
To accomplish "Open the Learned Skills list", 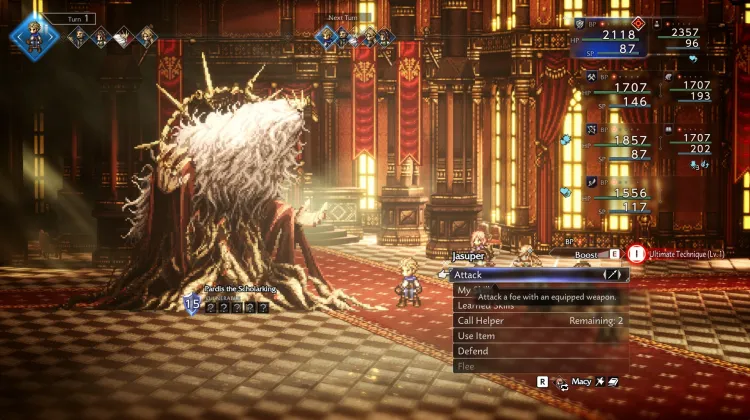I will [x=485, y=305].
